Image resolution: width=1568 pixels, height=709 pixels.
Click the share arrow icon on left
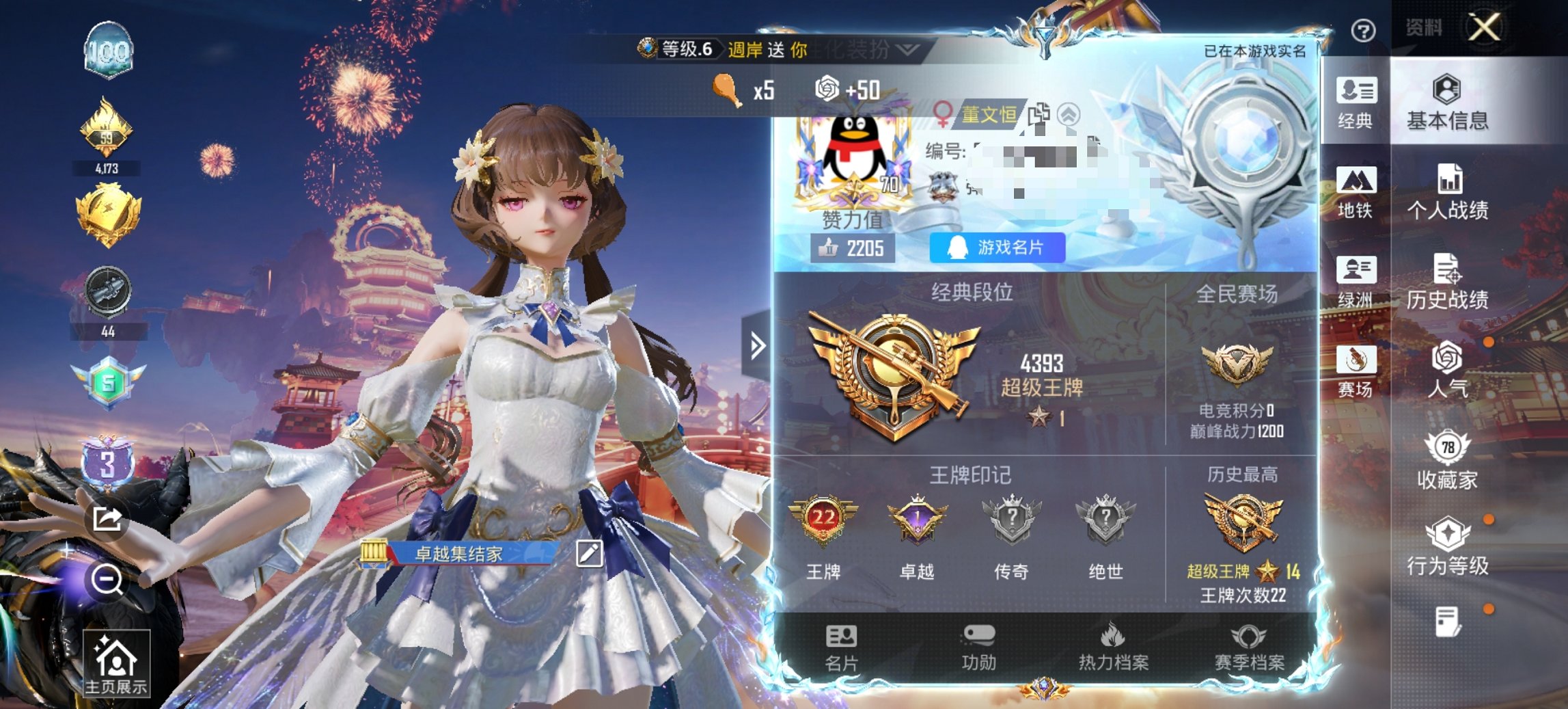click(x=107, y=519)
